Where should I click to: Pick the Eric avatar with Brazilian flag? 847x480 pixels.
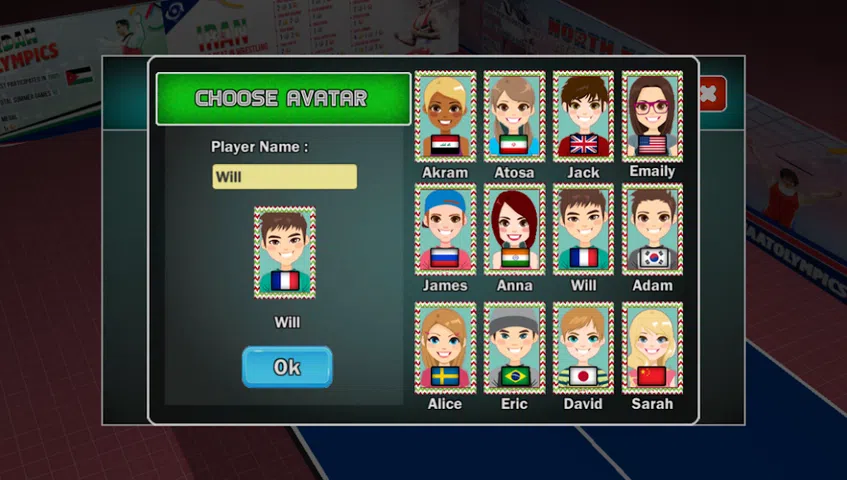(514, 347)
